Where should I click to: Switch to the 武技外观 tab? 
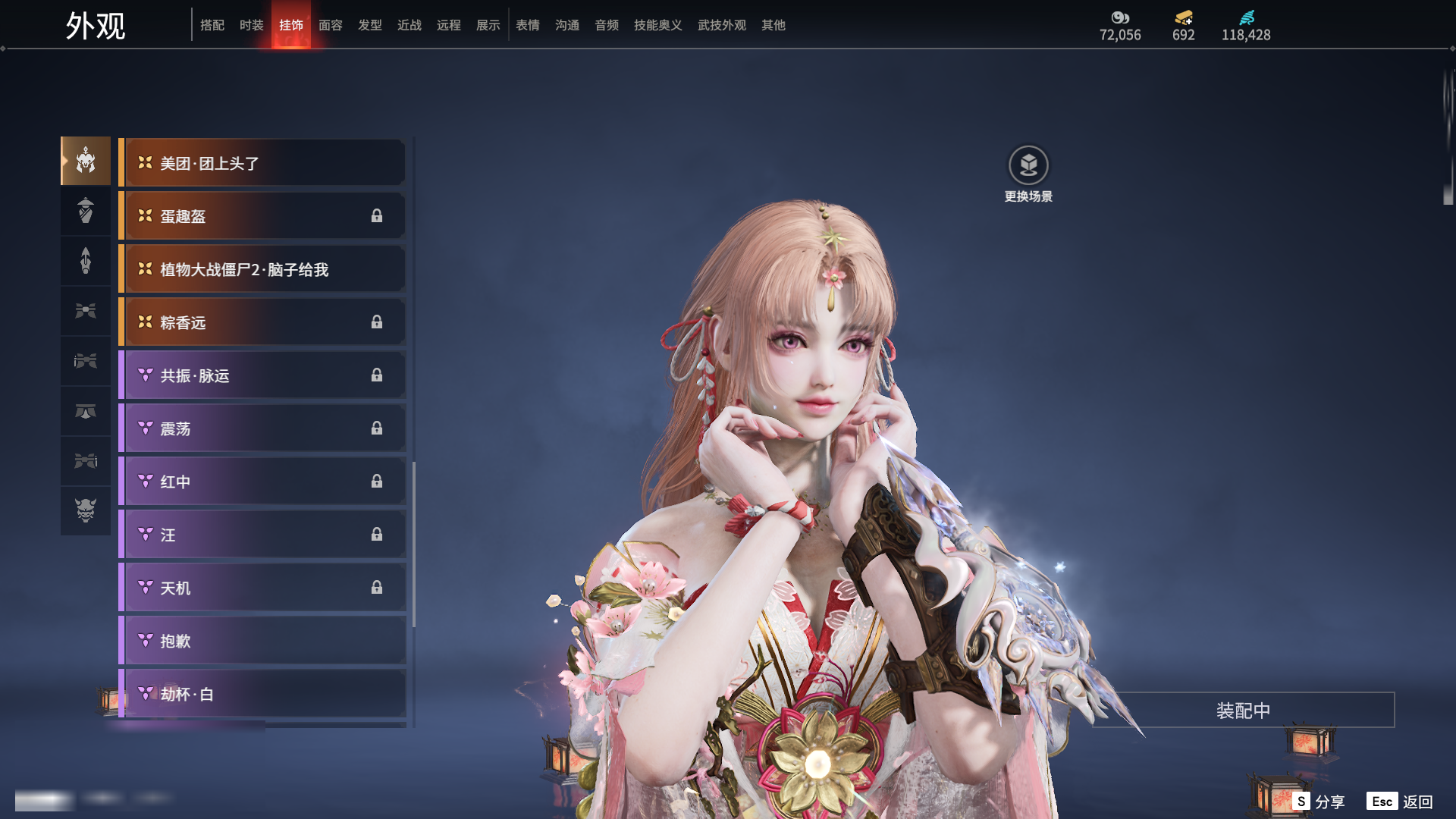[721, 25]
